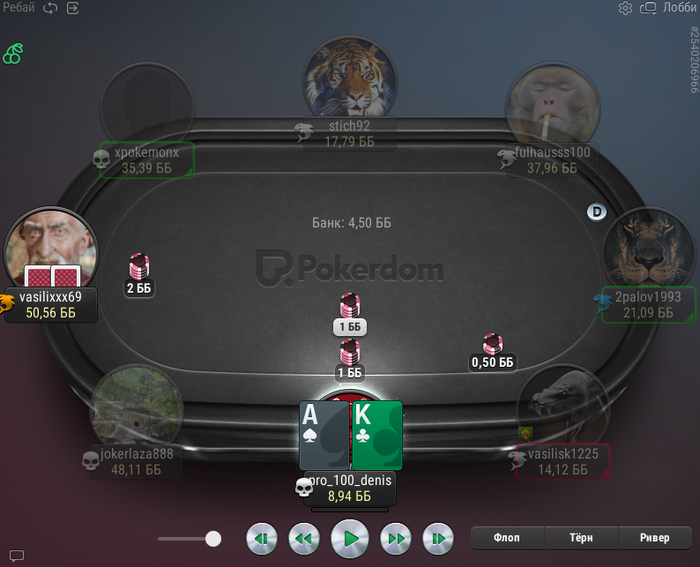Open the gear settings icon
The image size is (700, 567).
coord(625,8)
